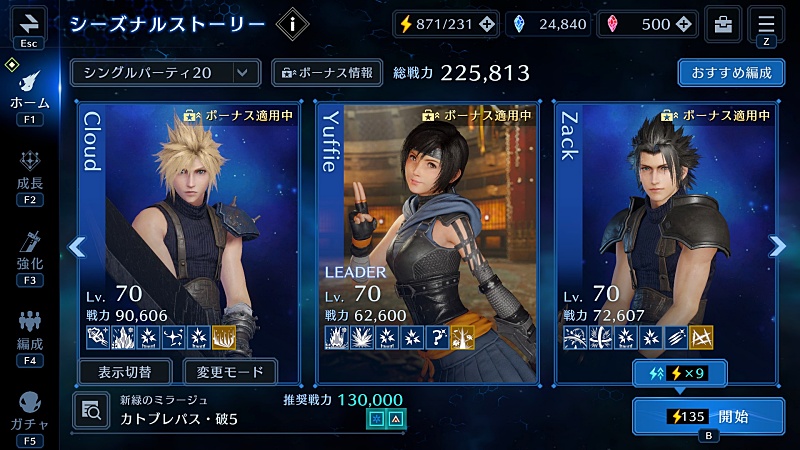Click the 変更モード change mode button
Screen dimensions: 800x450
(230, 373)
